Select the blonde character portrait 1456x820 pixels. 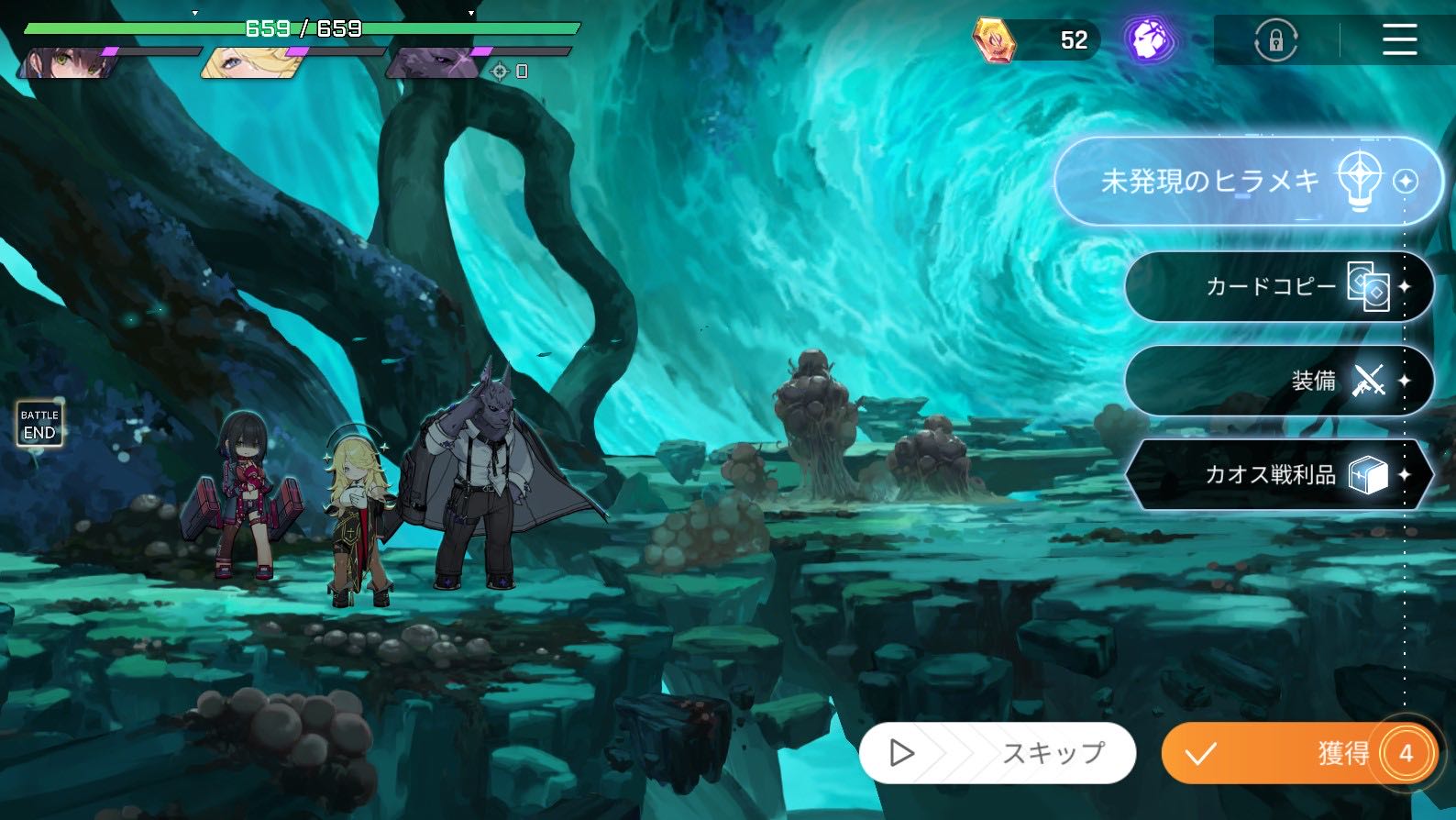pyautogui.click(x=249, y=62)
